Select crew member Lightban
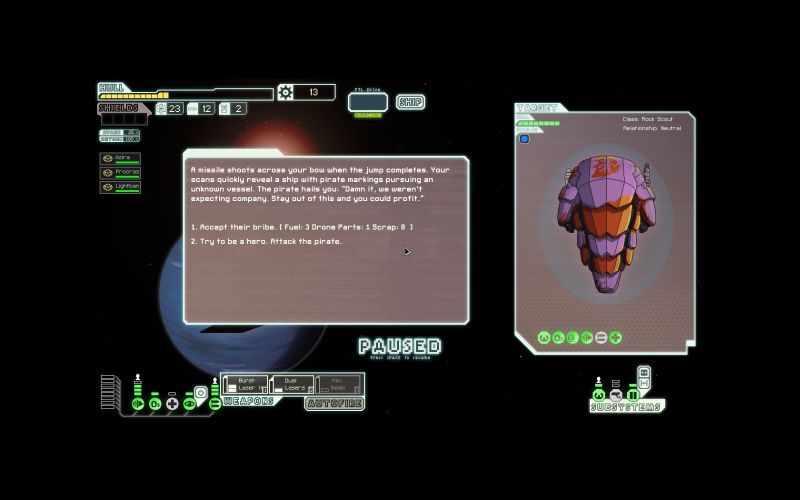The width and height of the screenshot is (800, 500). [120, 187]
